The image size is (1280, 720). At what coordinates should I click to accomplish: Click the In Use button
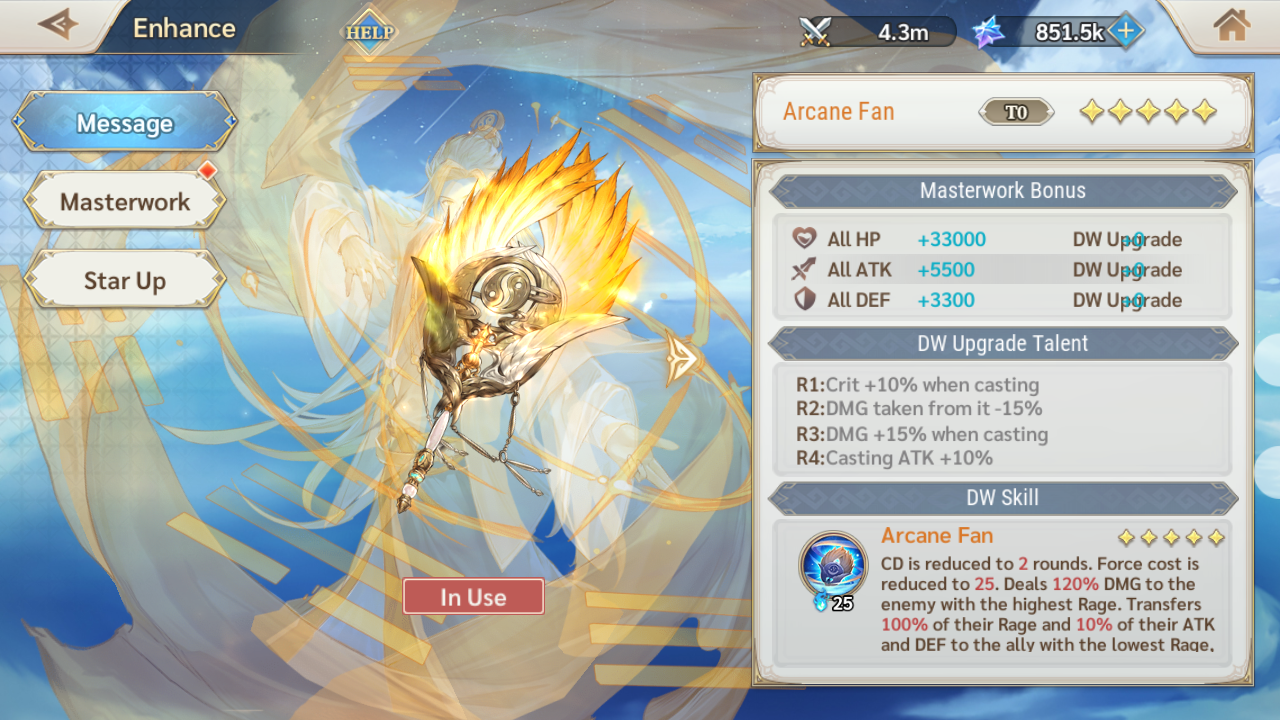(473, 597)
